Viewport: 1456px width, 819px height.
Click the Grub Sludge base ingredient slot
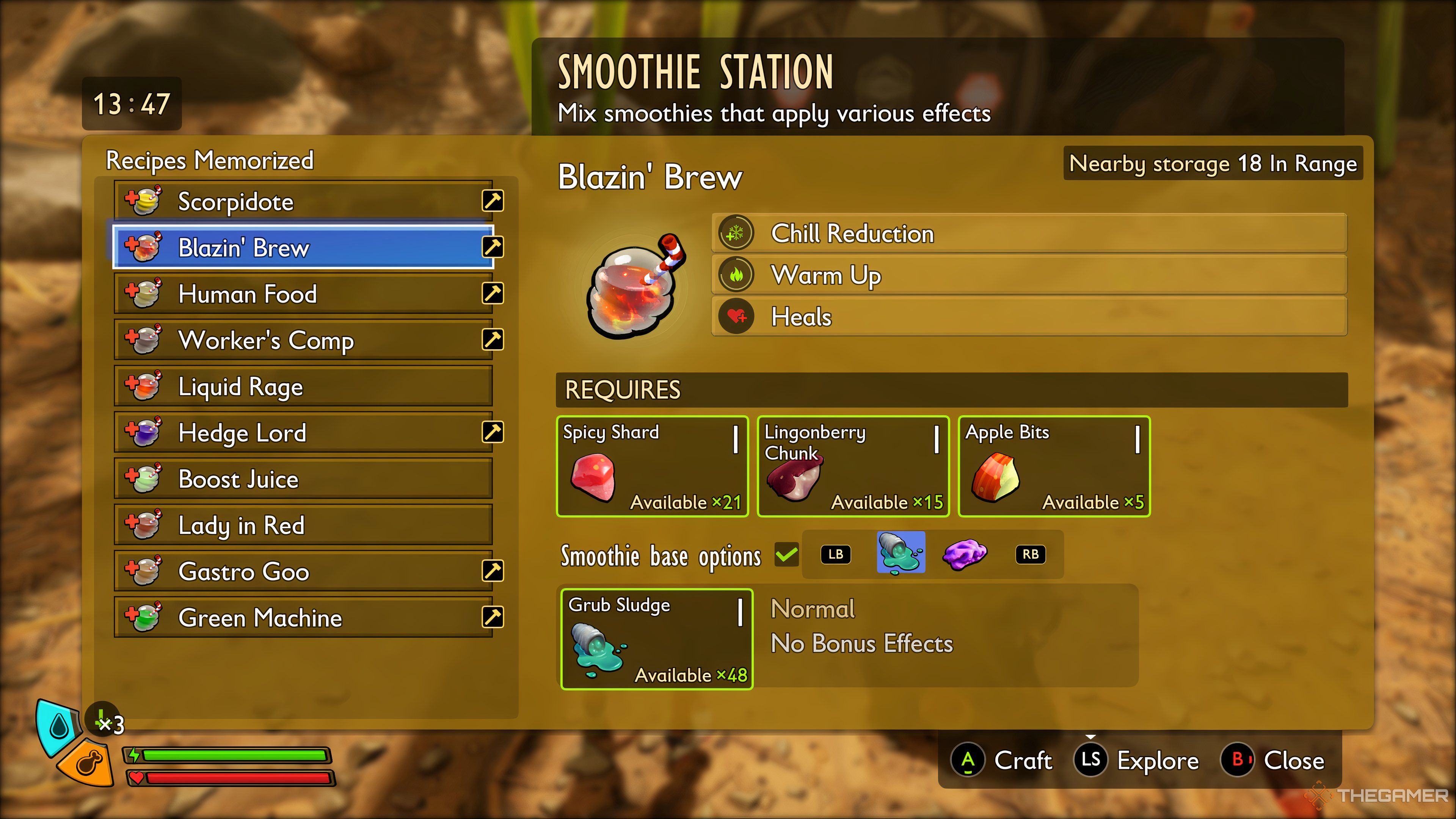pos(657,639)
